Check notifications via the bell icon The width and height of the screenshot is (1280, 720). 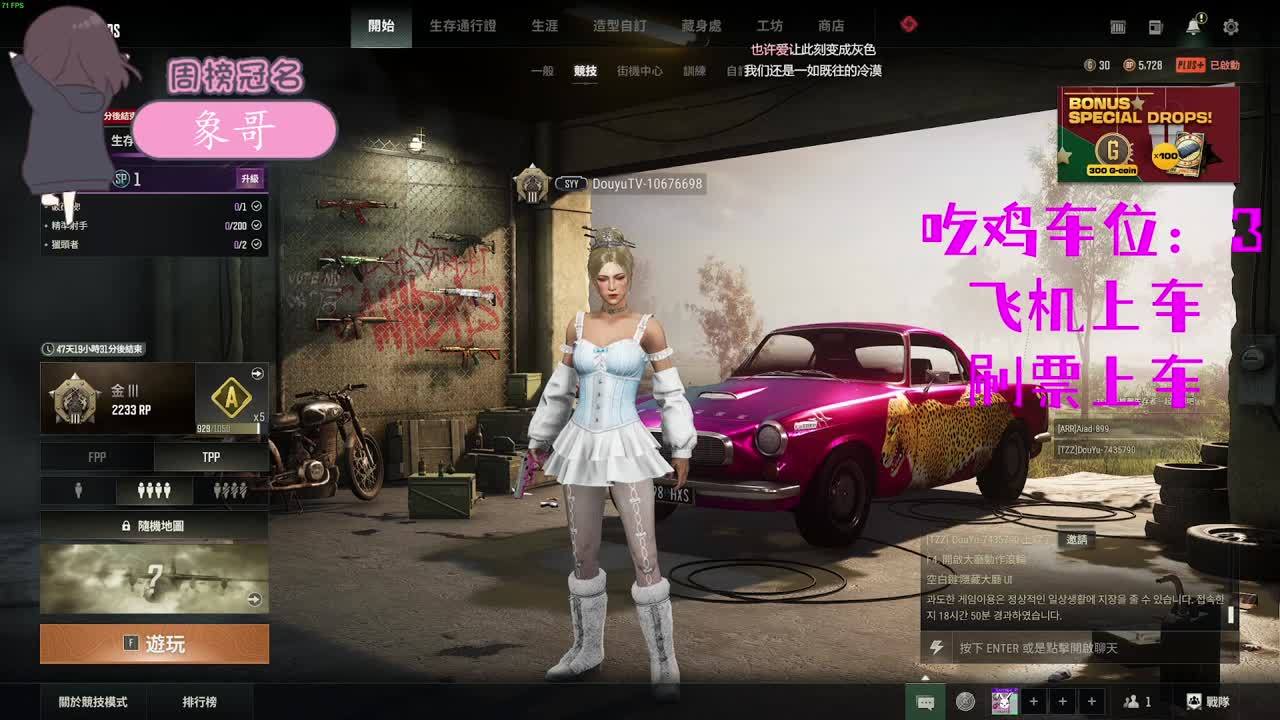coord(1193,27)
